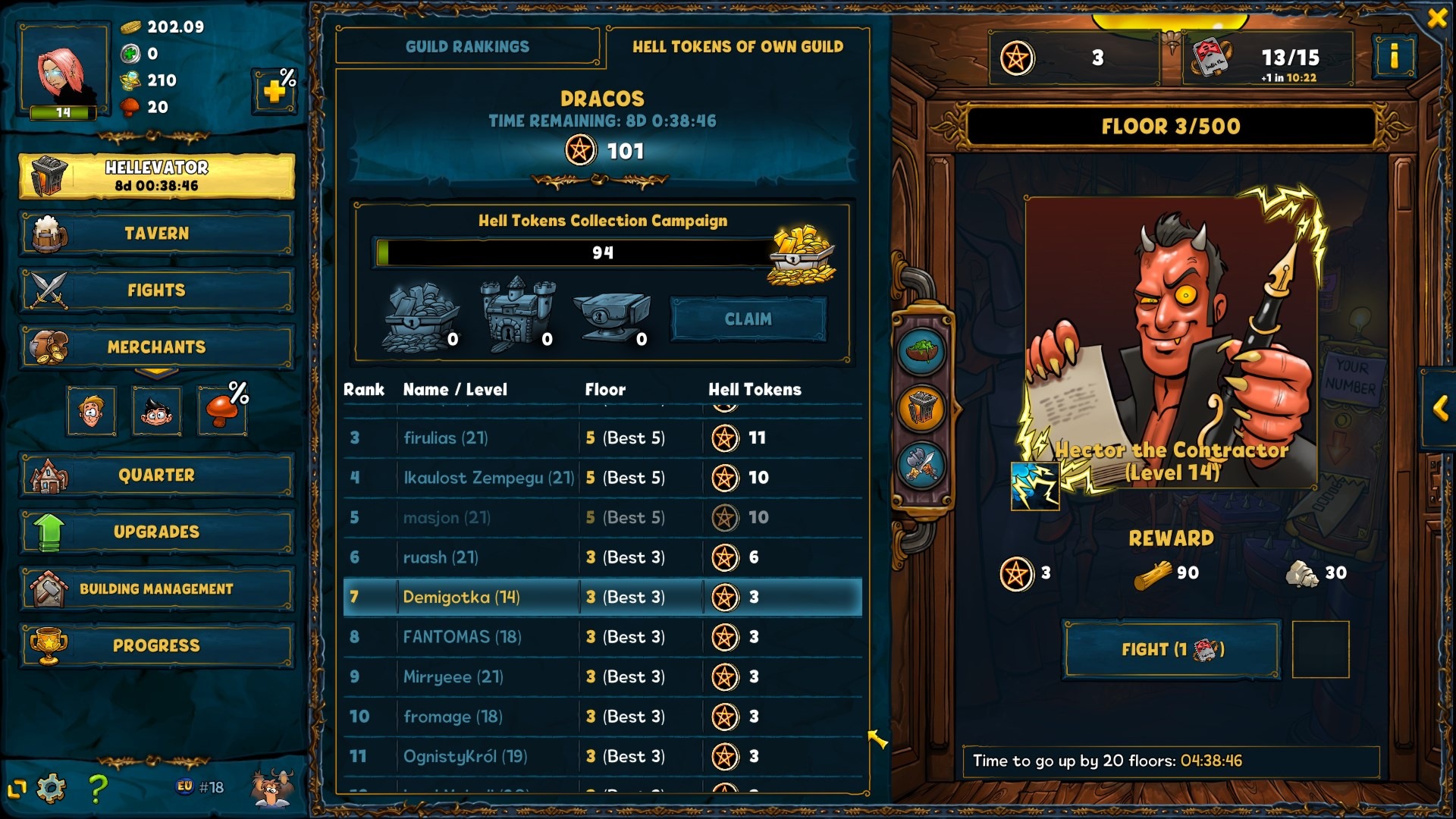The image size is (1456, 819).
Task: Open the Fights menu
Action: click(x=156, y=290)
